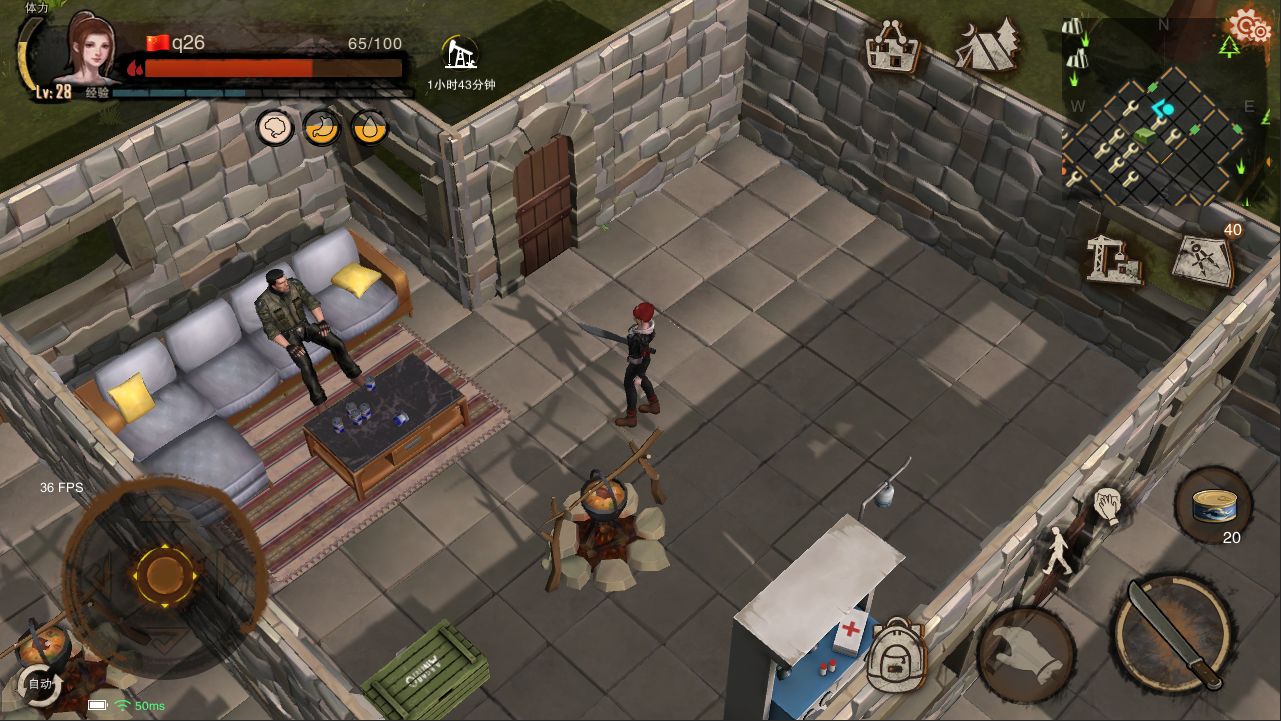The image size is (1281, 721).
Task: Toggle the 自动 auto mode button
Action: 41,684
